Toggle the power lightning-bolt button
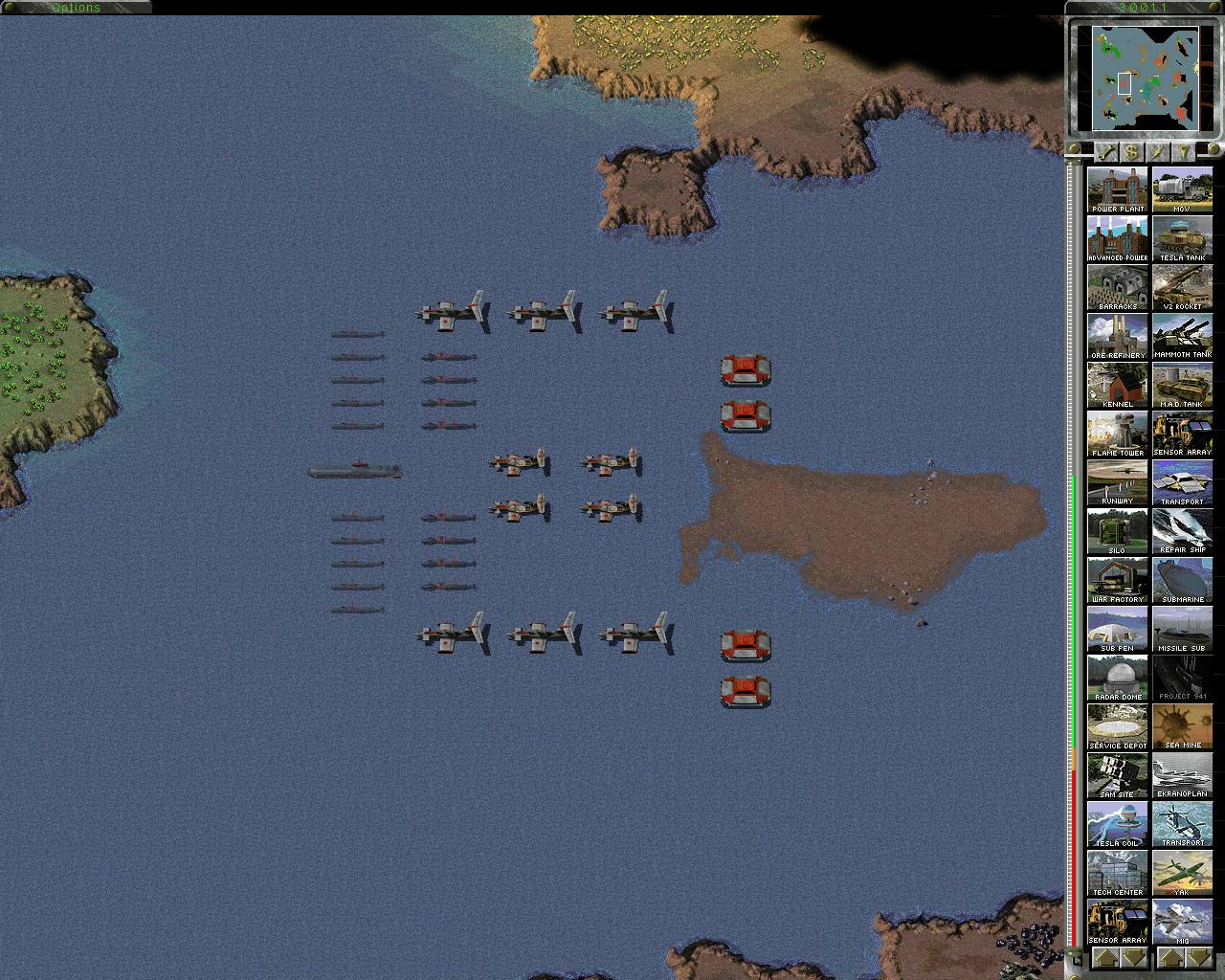Image resolution: width=1225 pixels, height=980 pixels. coord(1155,150)
